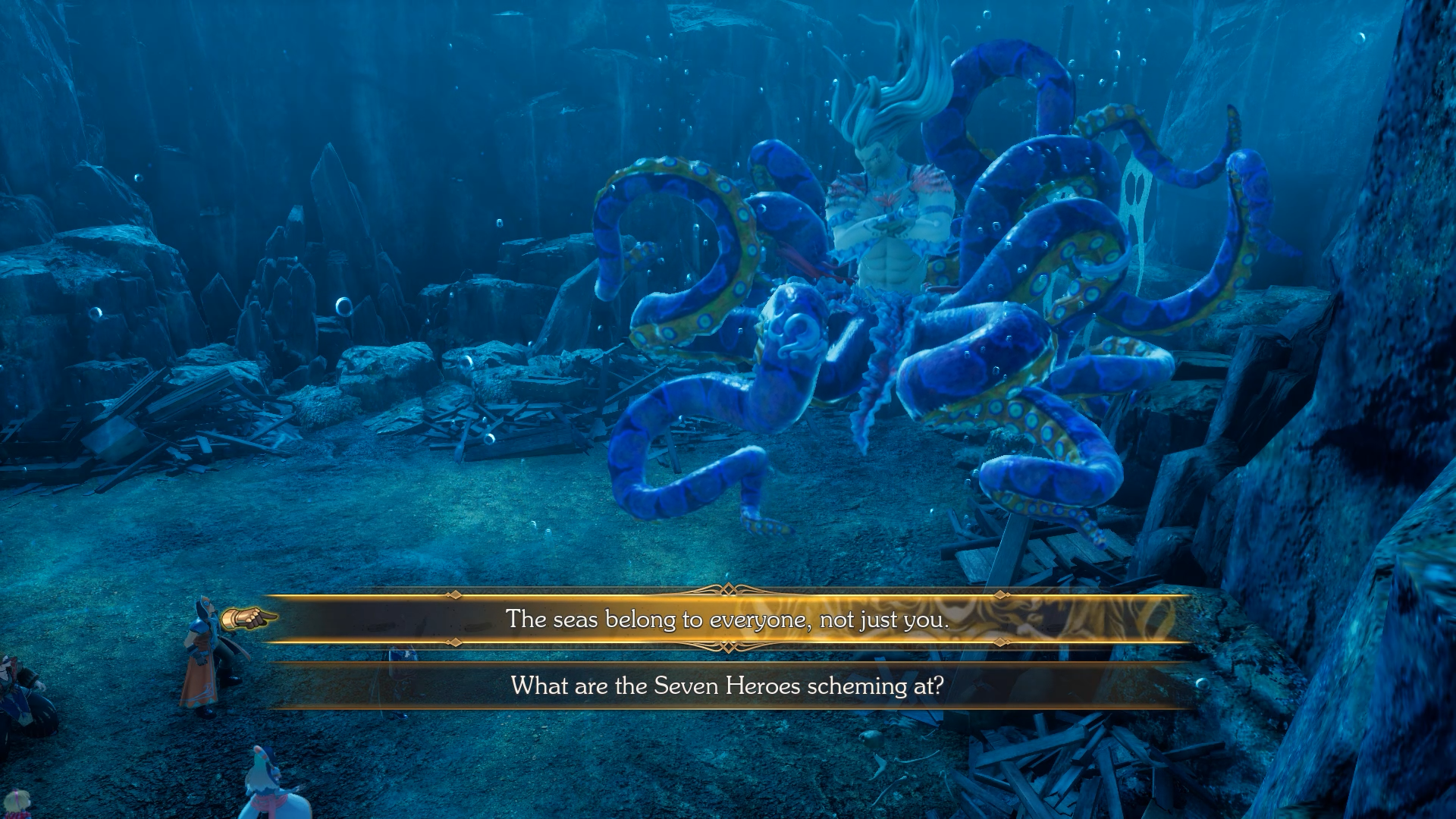Select "What are the Seven Heroes scheming at?"
The height and width of the screenshot is (819, 1456).
coord(727,686)
